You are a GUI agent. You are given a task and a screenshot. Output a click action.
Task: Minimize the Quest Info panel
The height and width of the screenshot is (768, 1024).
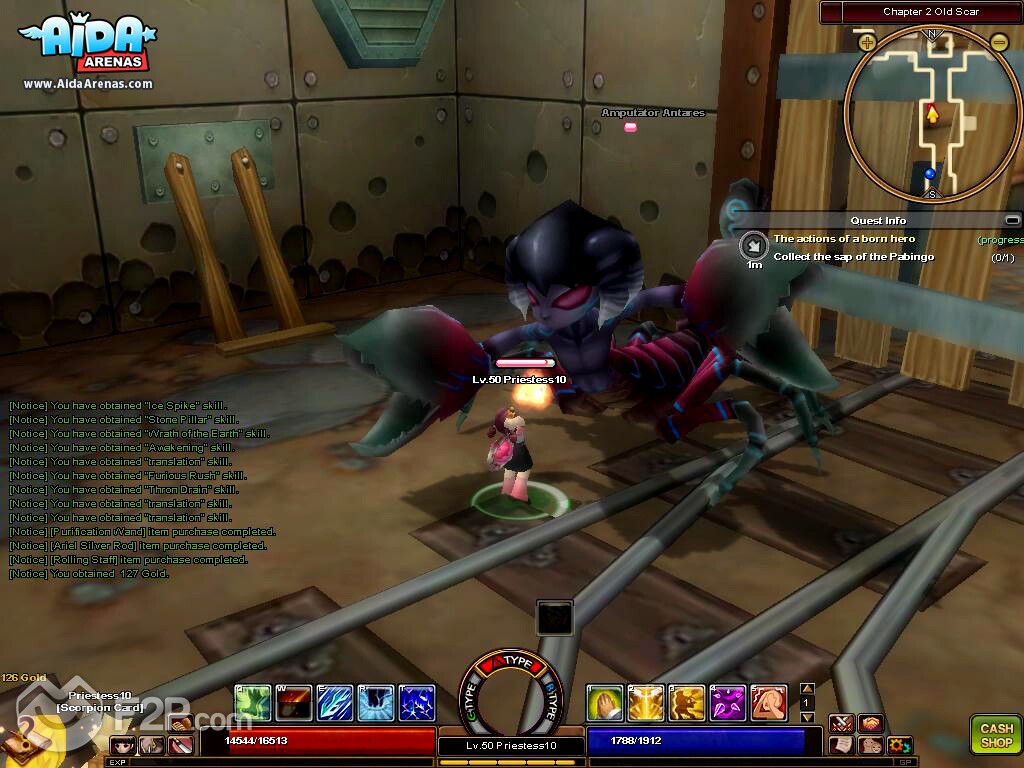click(1012, 220)
